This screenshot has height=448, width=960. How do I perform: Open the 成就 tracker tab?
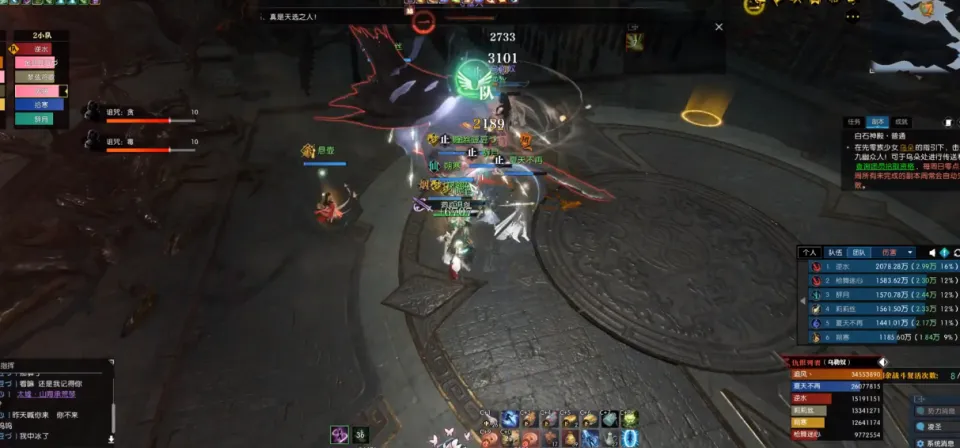point(901,122)
